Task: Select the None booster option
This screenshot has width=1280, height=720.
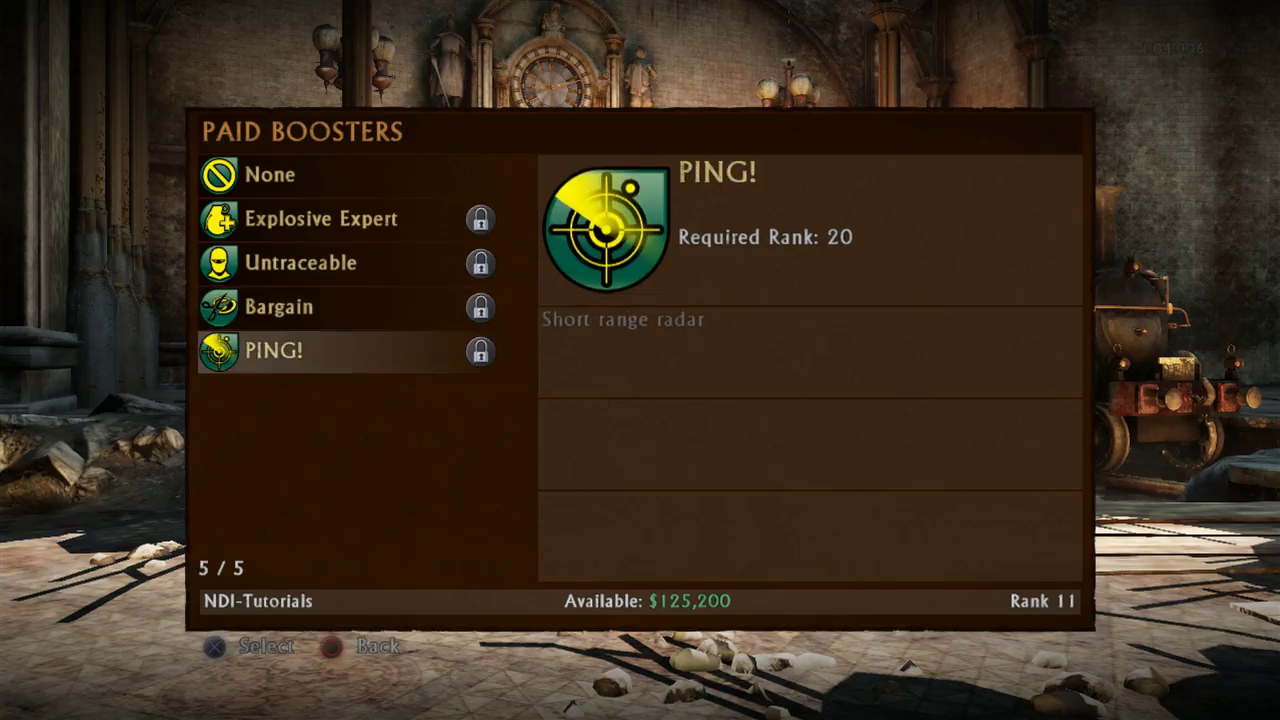Action: pyautogui.click(x=270, y=175)
